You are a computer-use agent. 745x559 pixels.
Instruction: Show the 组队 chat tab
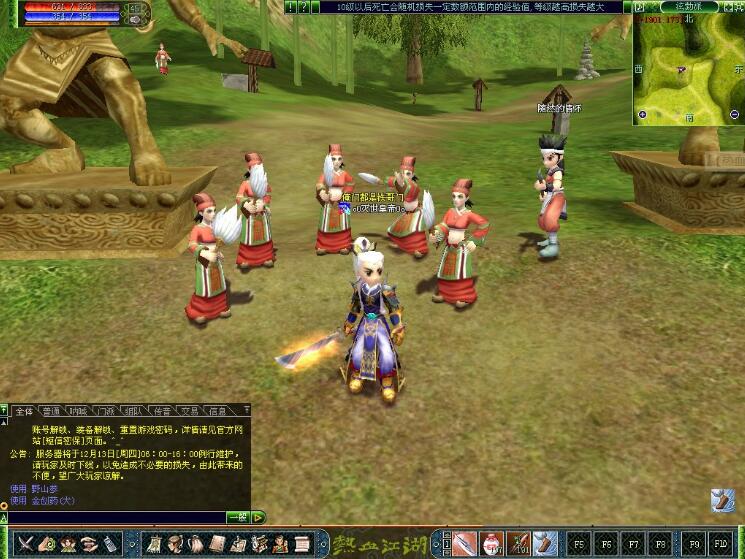pos(134,410)
